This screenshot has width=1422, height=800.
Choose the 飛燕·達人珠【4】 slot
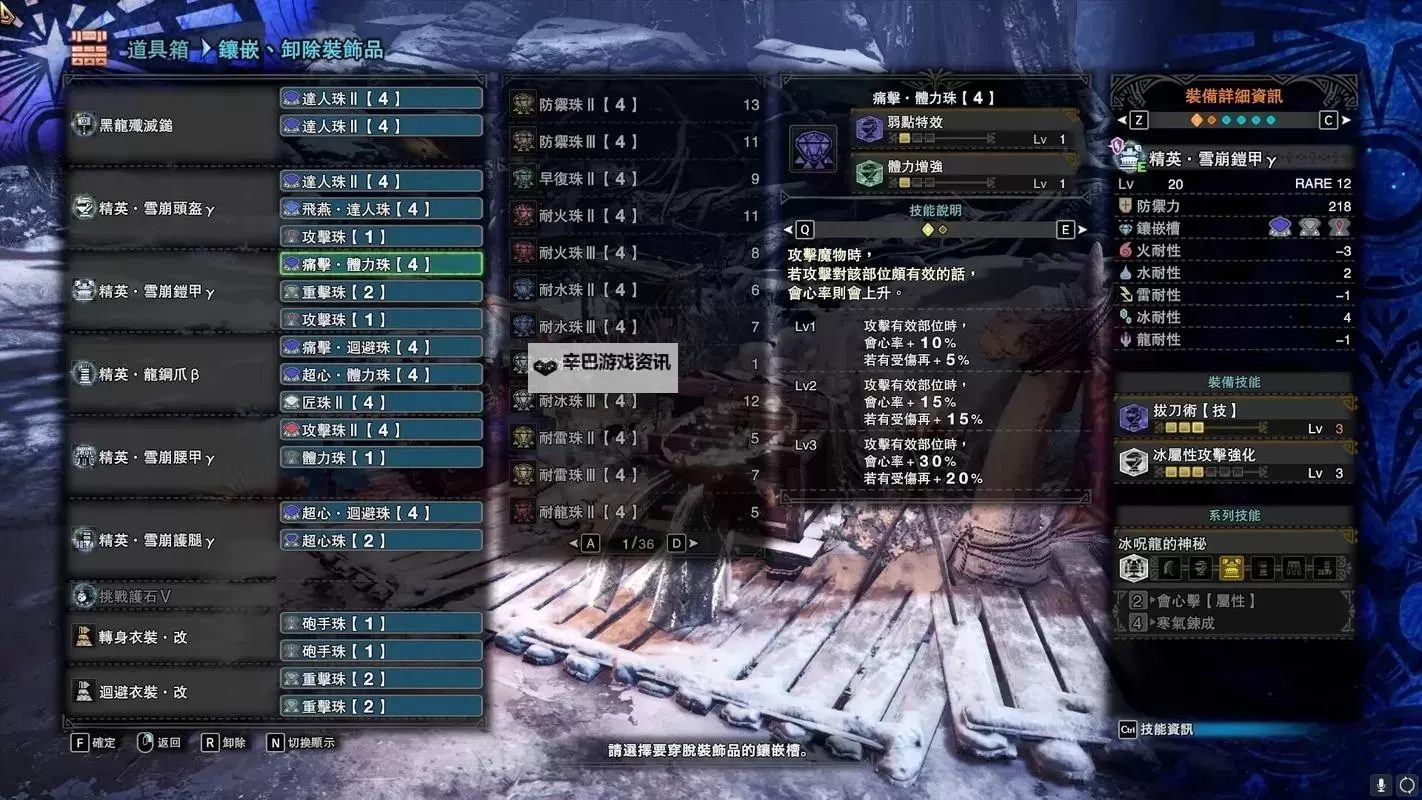coord(380,209)
